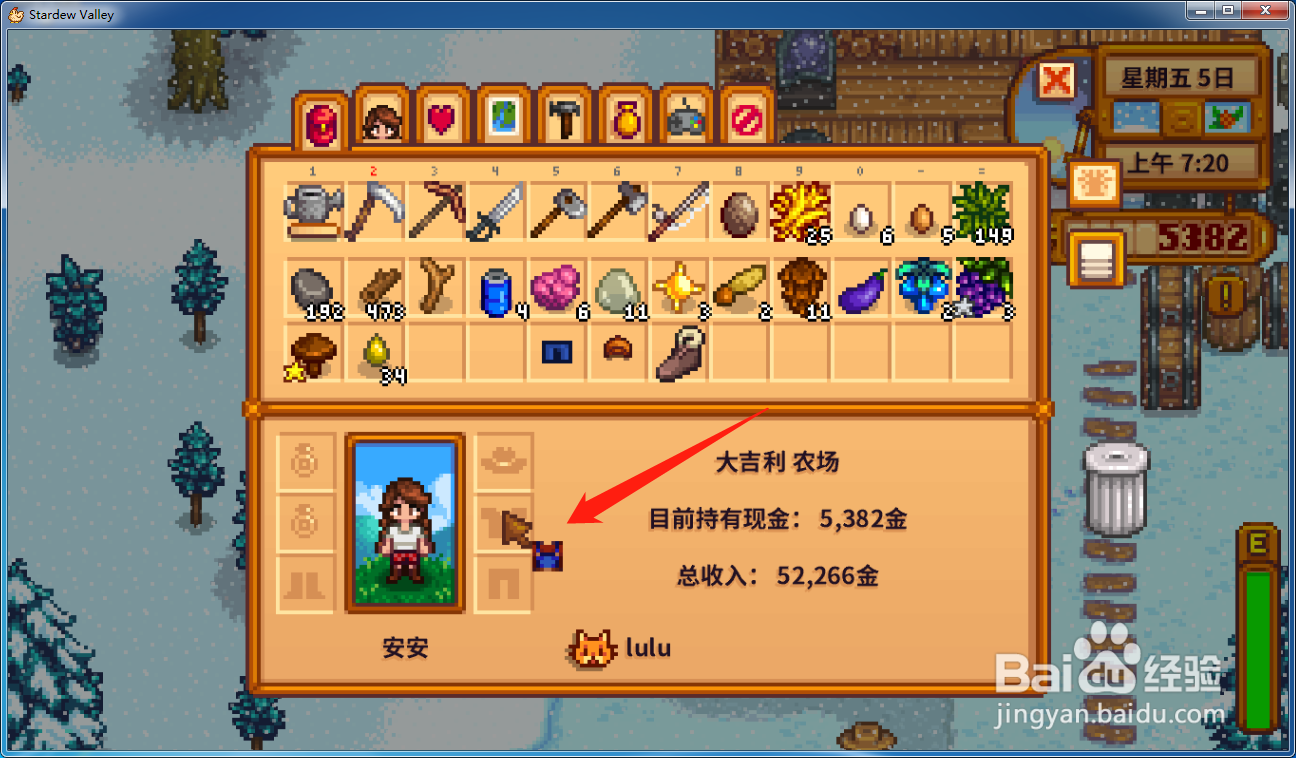
Task: Open the options tab with gamepad icon
Action: [x=685, y=118]
